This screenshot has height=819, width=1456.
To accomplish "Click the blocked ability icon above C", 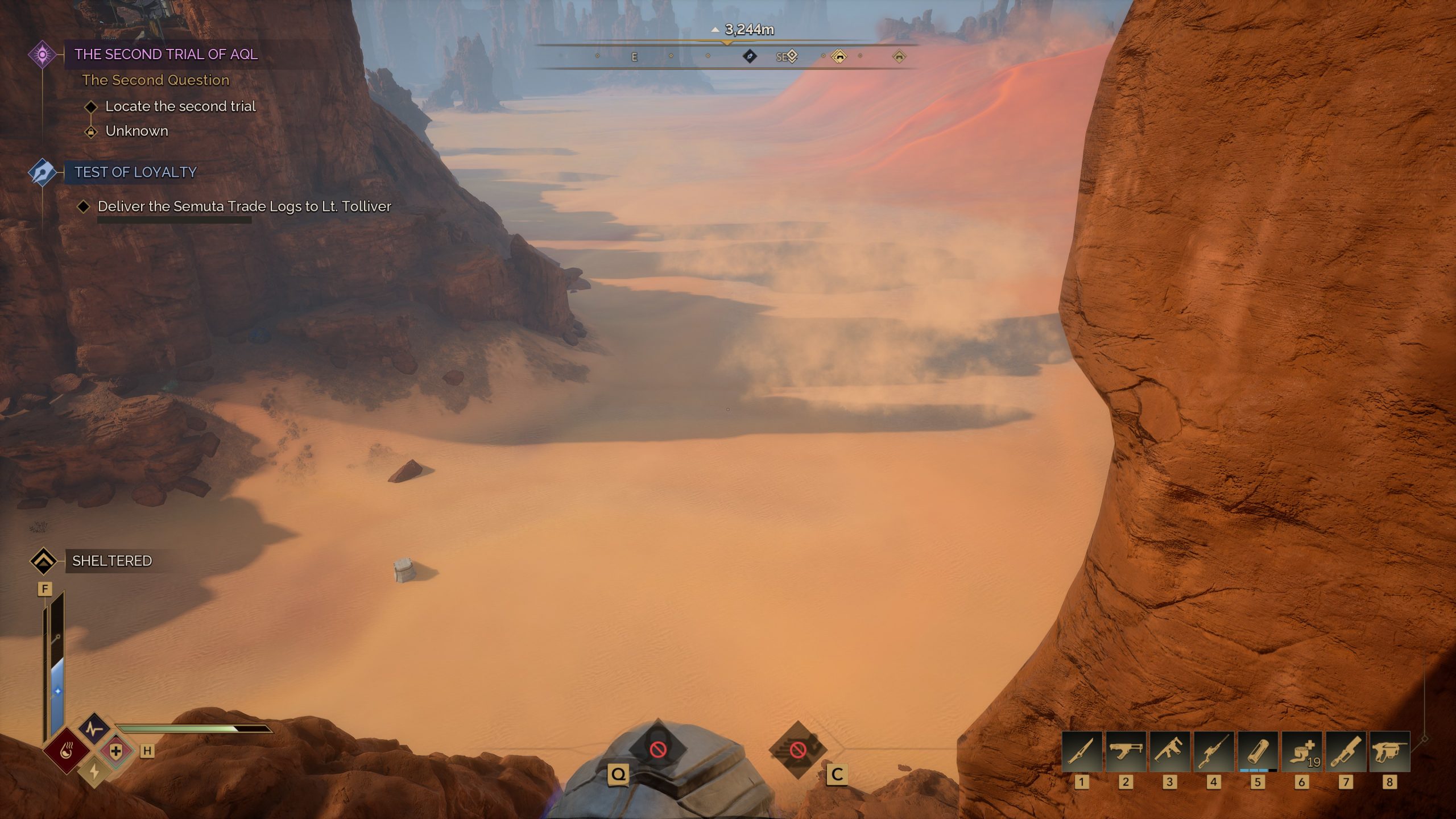I will (x=798, y=750).
